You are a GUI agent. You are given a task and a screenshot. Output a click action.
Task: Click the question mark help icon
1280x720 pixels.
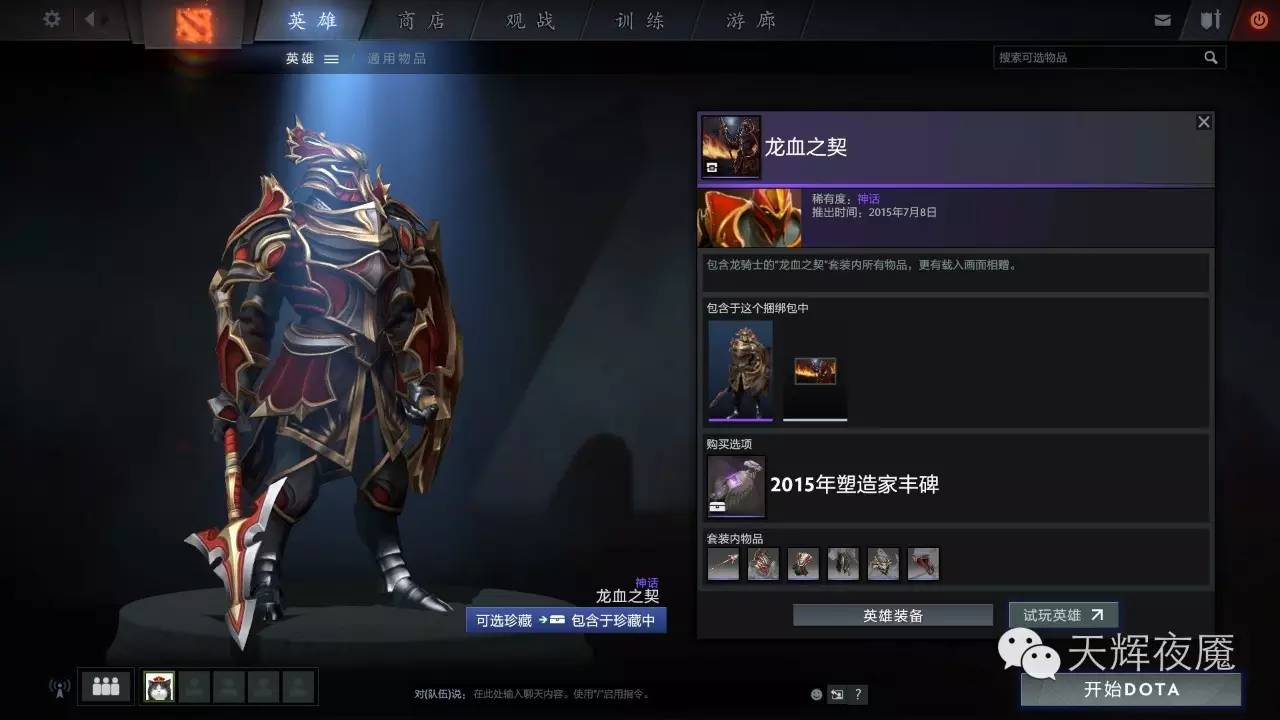858,694
